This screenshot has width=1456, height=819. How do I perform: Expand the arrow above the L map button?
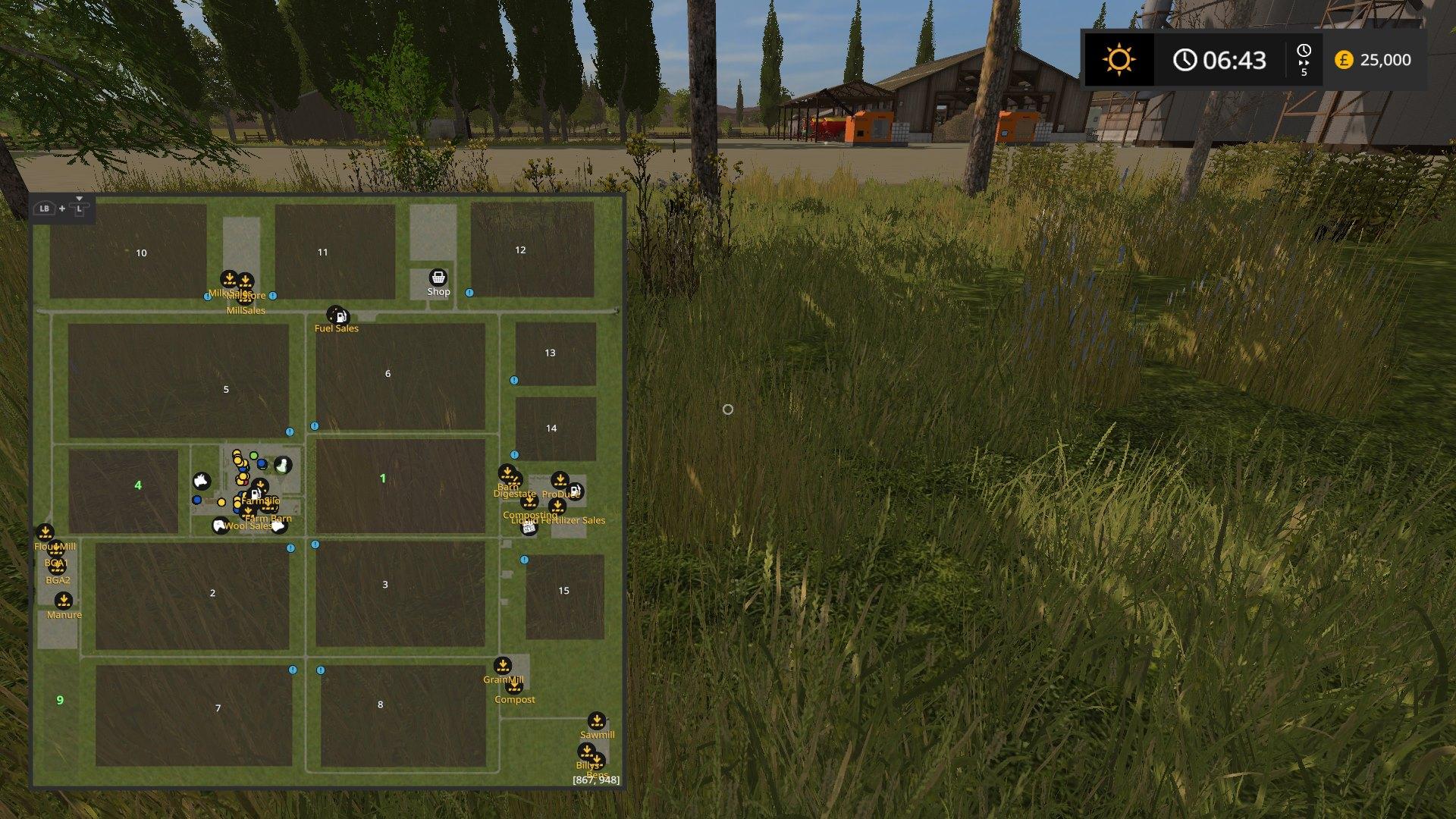(x=79, y=199)
